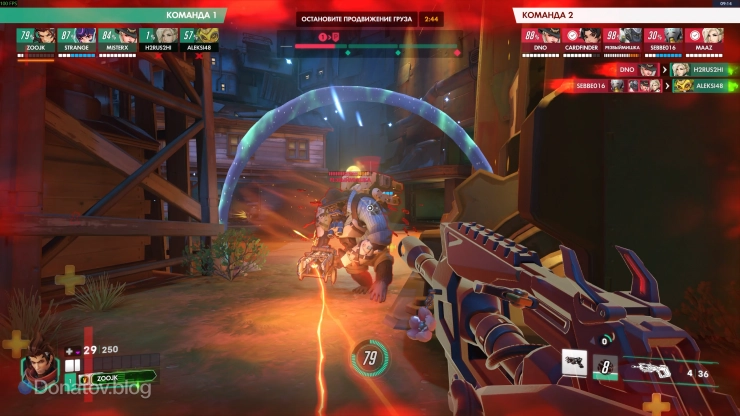Click the rifle weapon icon beside ammo
Screen dimensions: 740x416
coord(653,369)
